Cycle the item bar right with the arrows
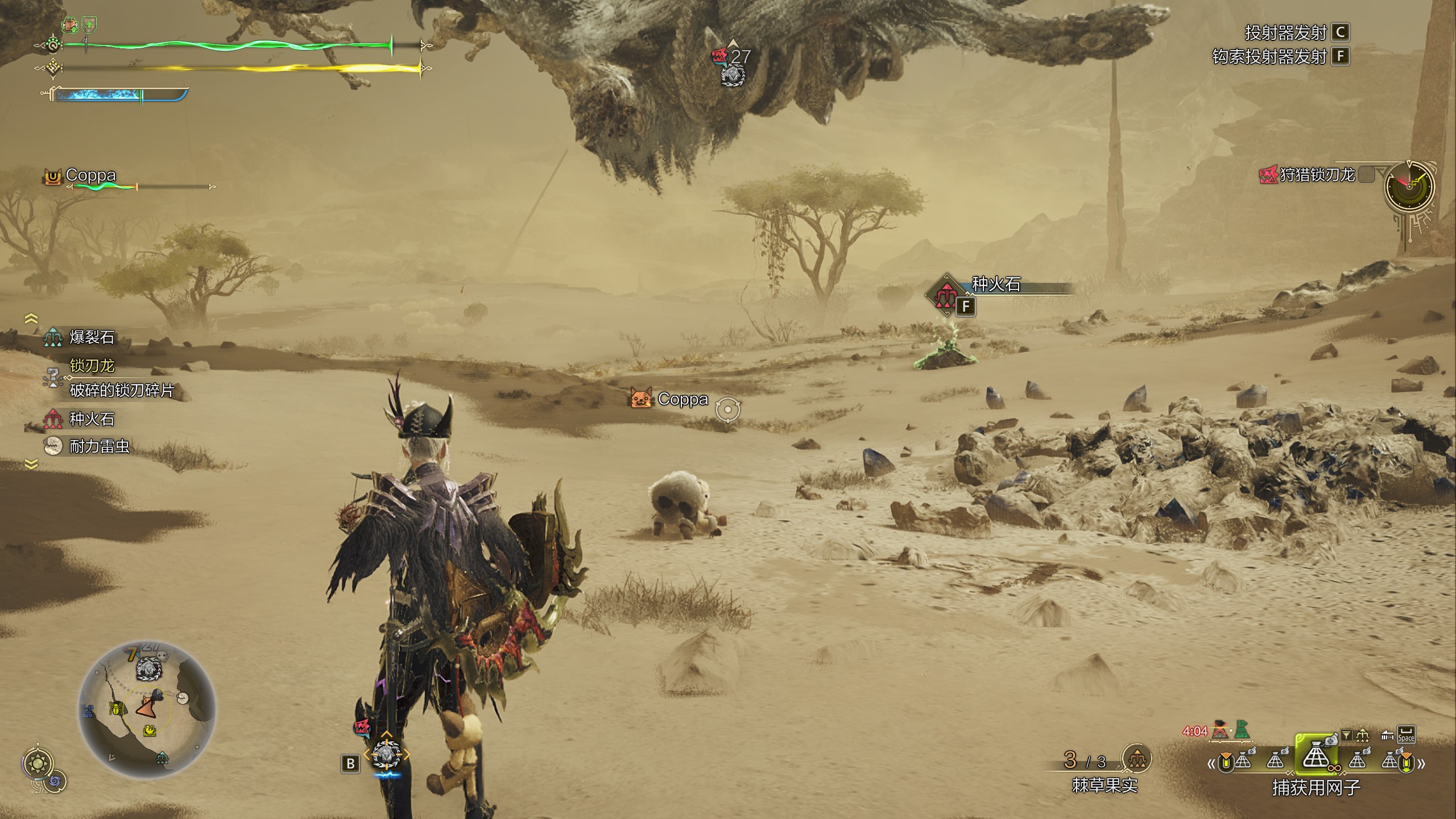The height and width of the screenshot is (819, 1456). pos(1421,763)
